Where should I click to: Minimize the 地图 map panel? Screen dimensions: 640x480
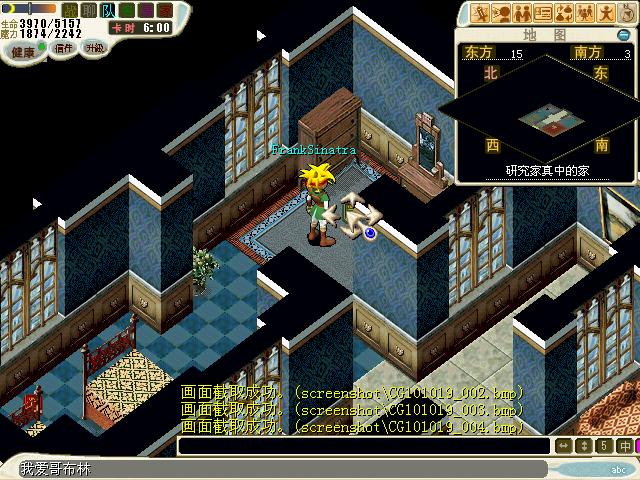(x=623, y=34)
